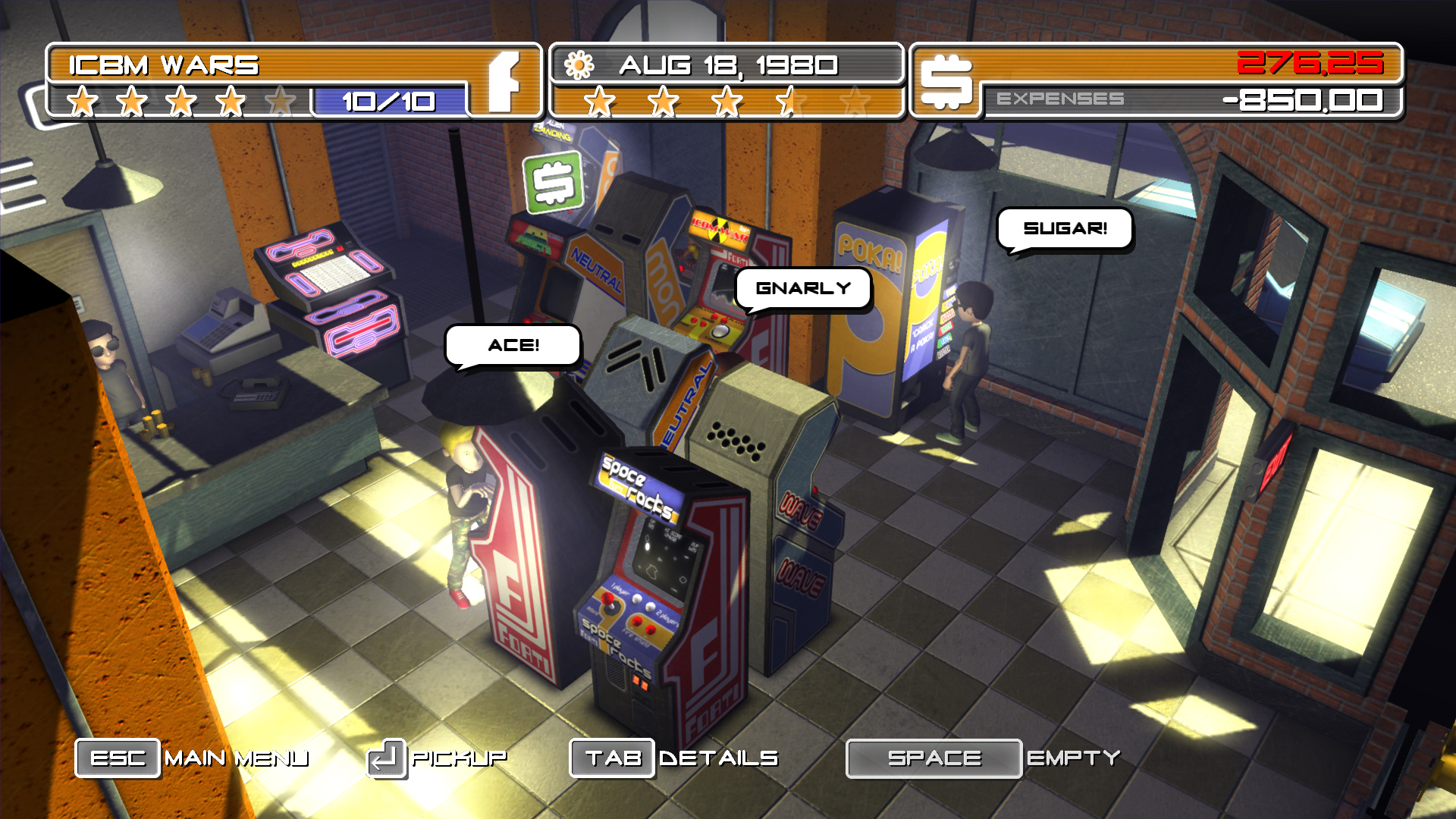Click the 'ACE!' speech bubble

point(514,346)
